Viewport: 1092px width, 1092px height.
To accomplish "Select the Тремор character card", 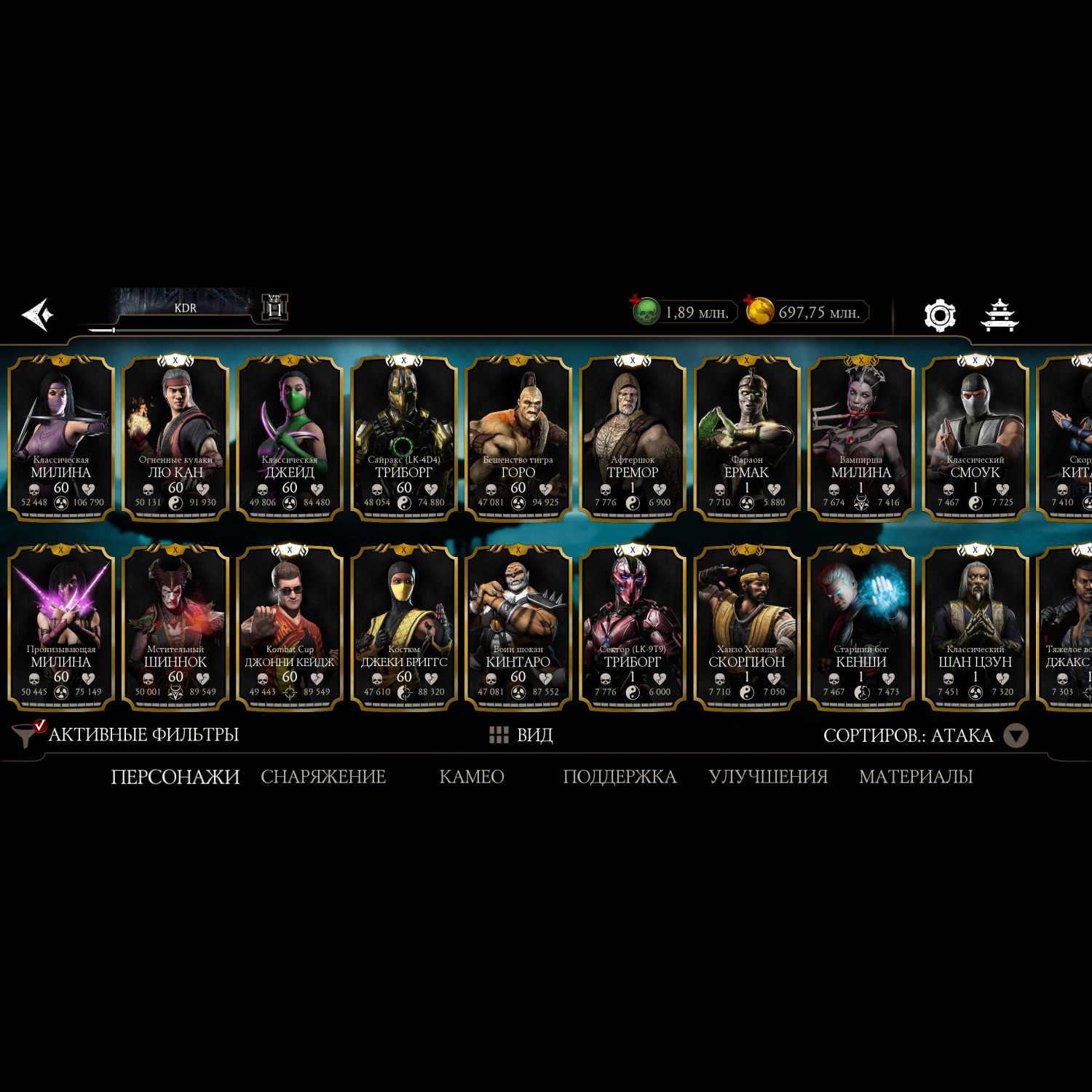I will pos(633,437).
